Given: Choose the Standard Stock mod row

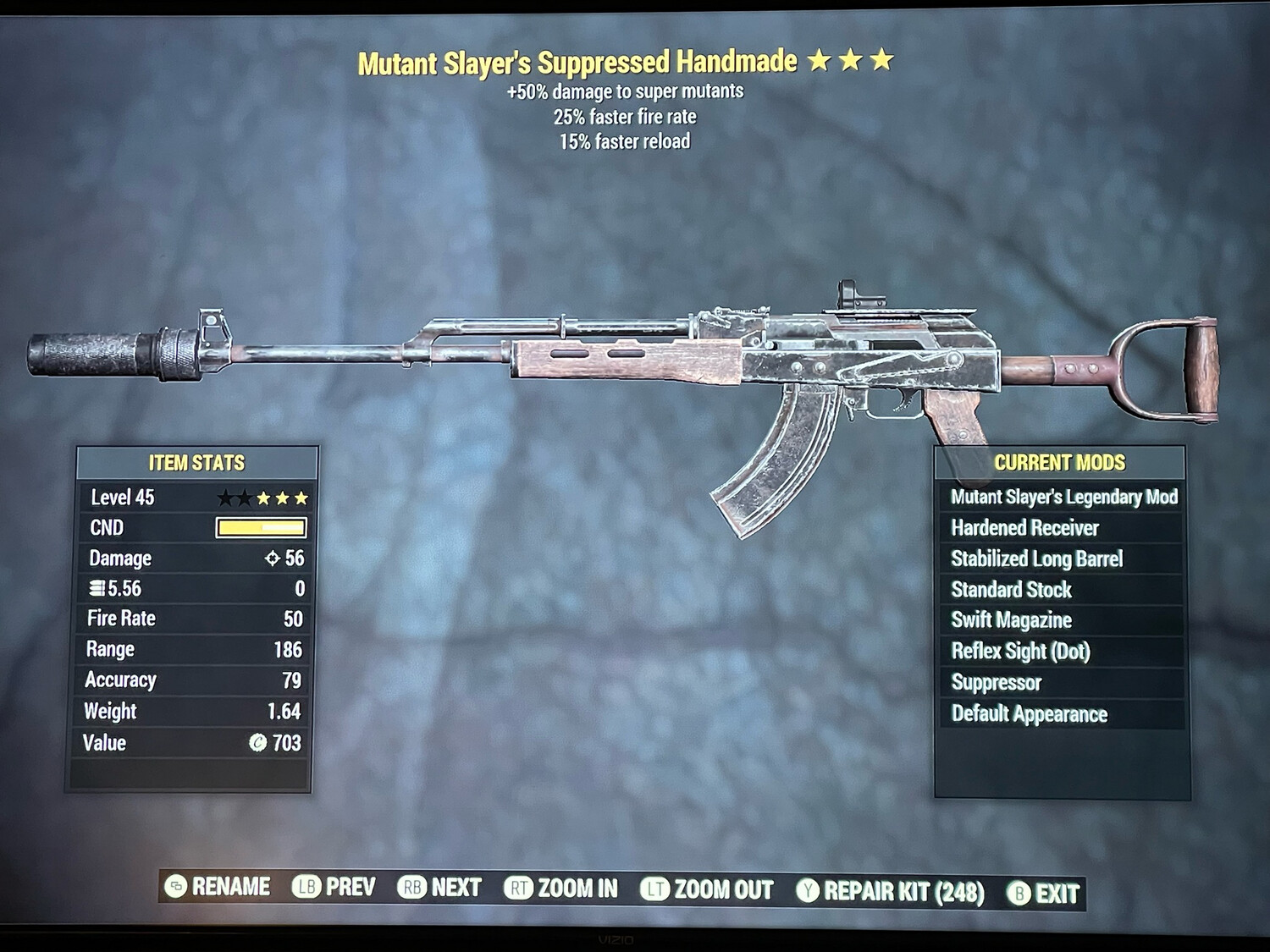Looking at the screenshot, I should coord(1011,590).
